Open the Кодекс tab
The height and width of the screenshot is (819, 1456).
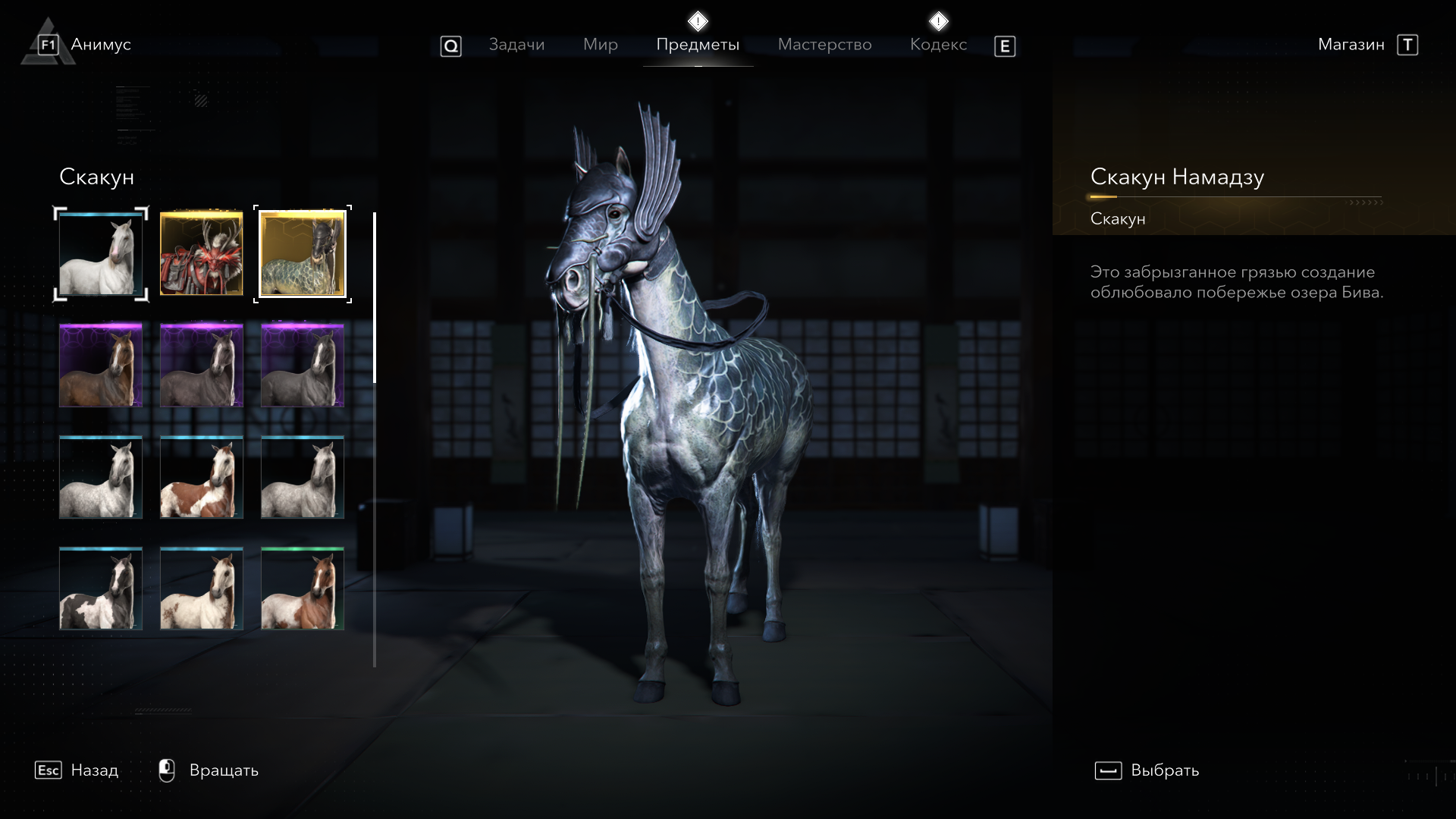[x=938, y=45]
